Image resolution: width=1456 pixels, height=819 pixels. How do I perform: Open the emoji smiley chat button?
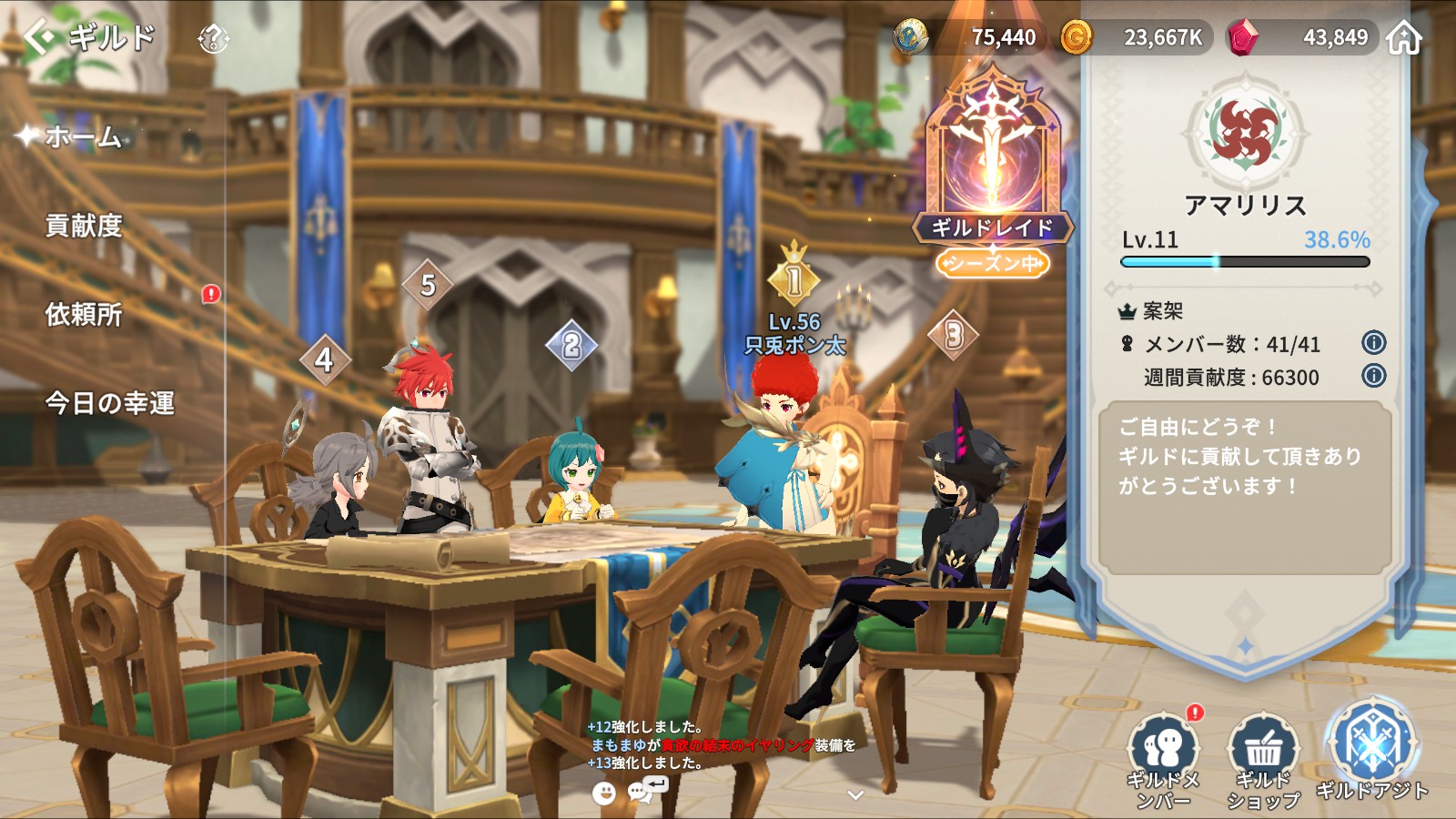603,794
